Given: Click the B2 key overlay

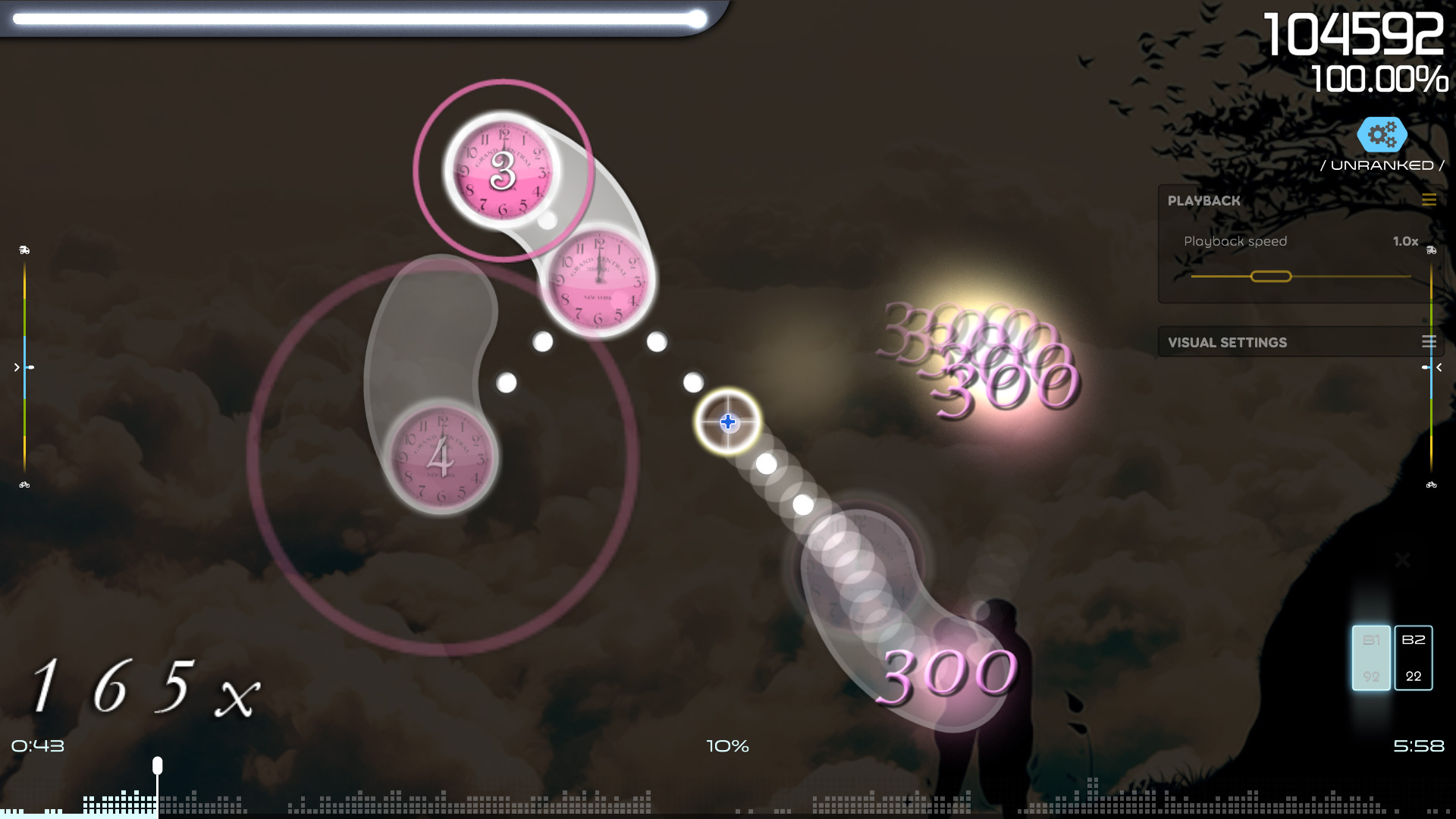Looking at the screenshot, I should (x=1413, y=658).
